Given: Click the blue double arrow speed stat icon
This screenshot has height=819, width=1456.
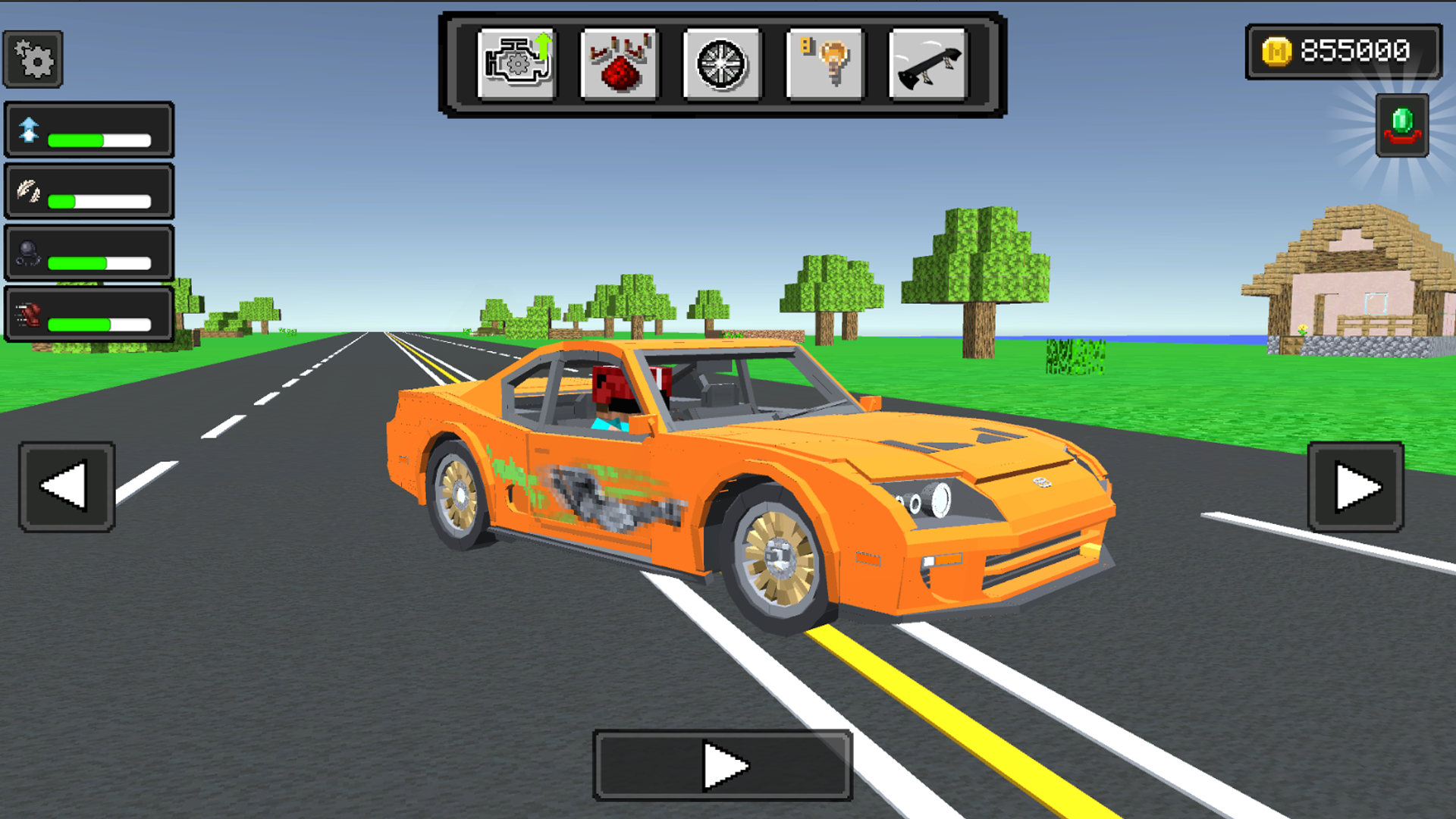Looking at the screenshot, I should pos(28,129).
